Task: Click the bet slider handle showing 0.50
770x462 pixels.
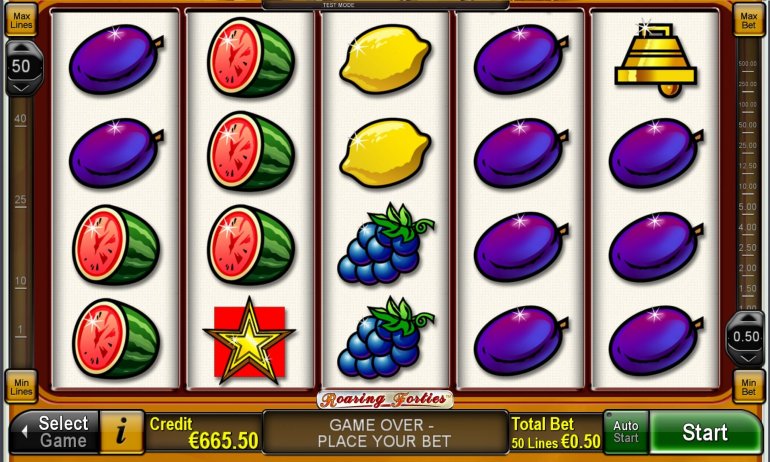Action: 747,336
